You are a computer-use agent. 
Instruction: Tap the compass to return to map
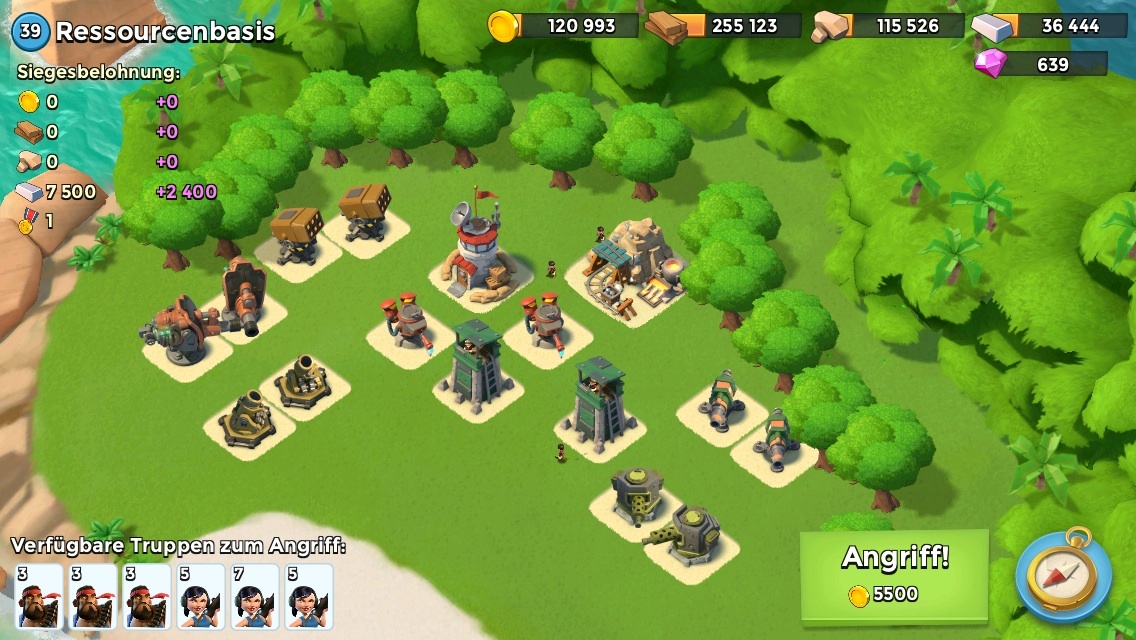tap(1062, 575)
